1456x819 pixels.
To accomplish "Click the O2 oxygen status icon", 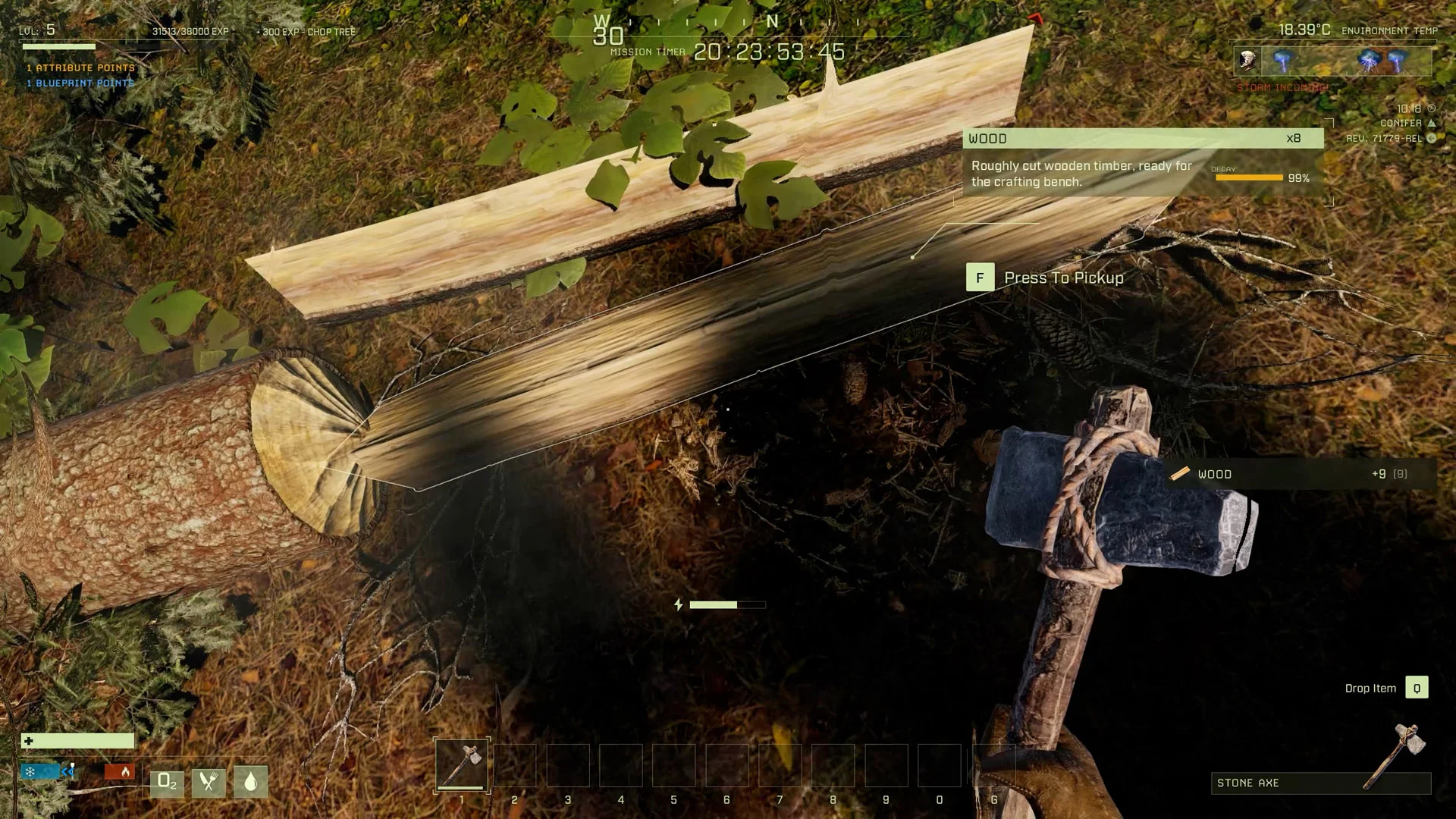I will [167, 782].
